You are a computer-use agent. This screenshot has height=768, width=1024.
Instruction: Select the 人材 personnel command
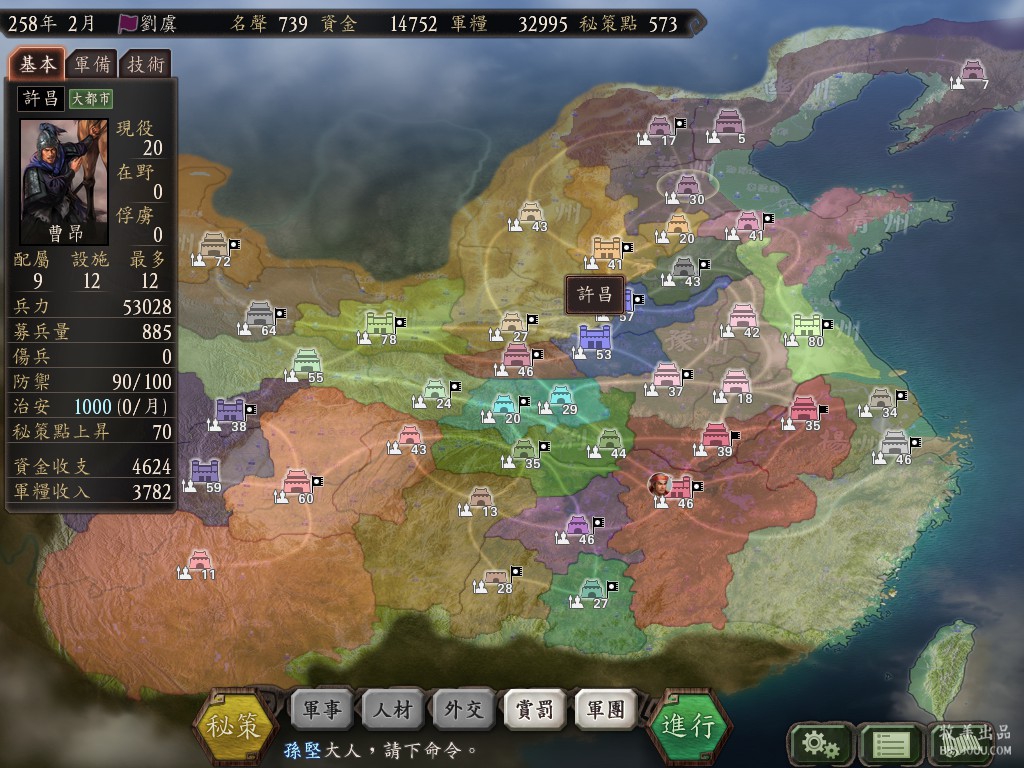click(x=393, y=710)
